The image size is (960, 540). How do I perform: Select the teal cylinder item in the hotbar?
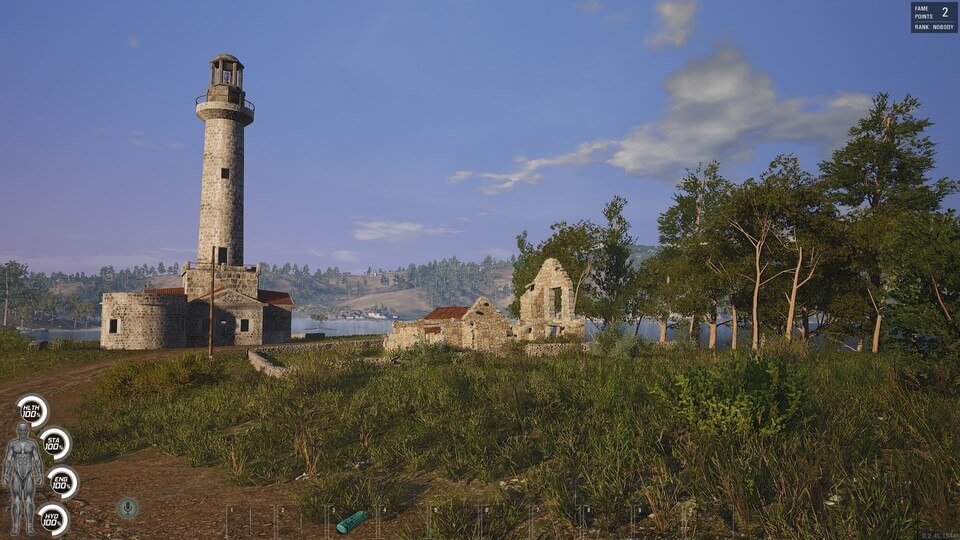coord(351,521)
